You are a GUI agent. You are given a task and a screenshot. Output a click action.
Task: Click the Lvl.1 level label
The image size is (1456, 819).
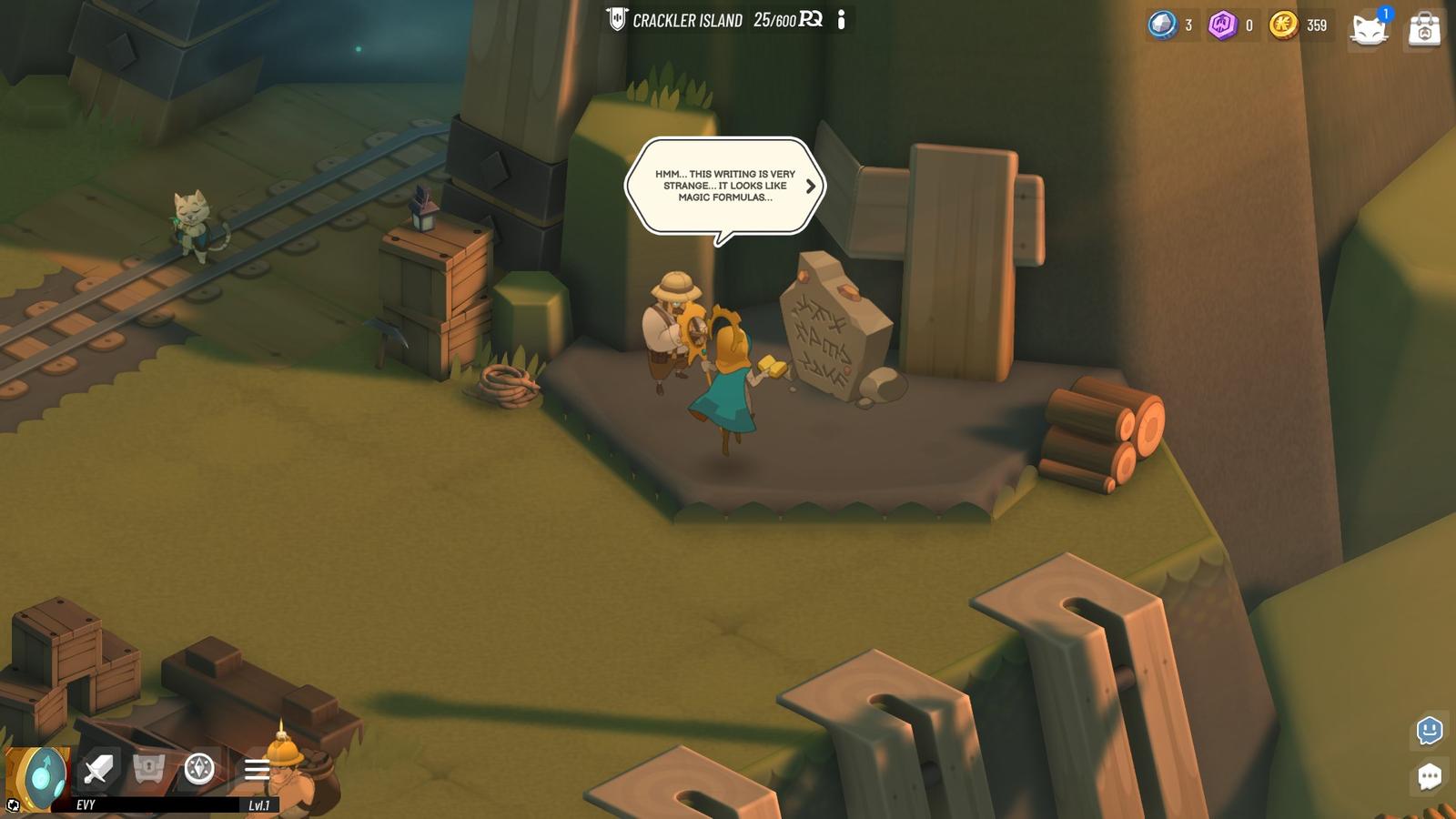pyautogui.click(x=260, y=804)
